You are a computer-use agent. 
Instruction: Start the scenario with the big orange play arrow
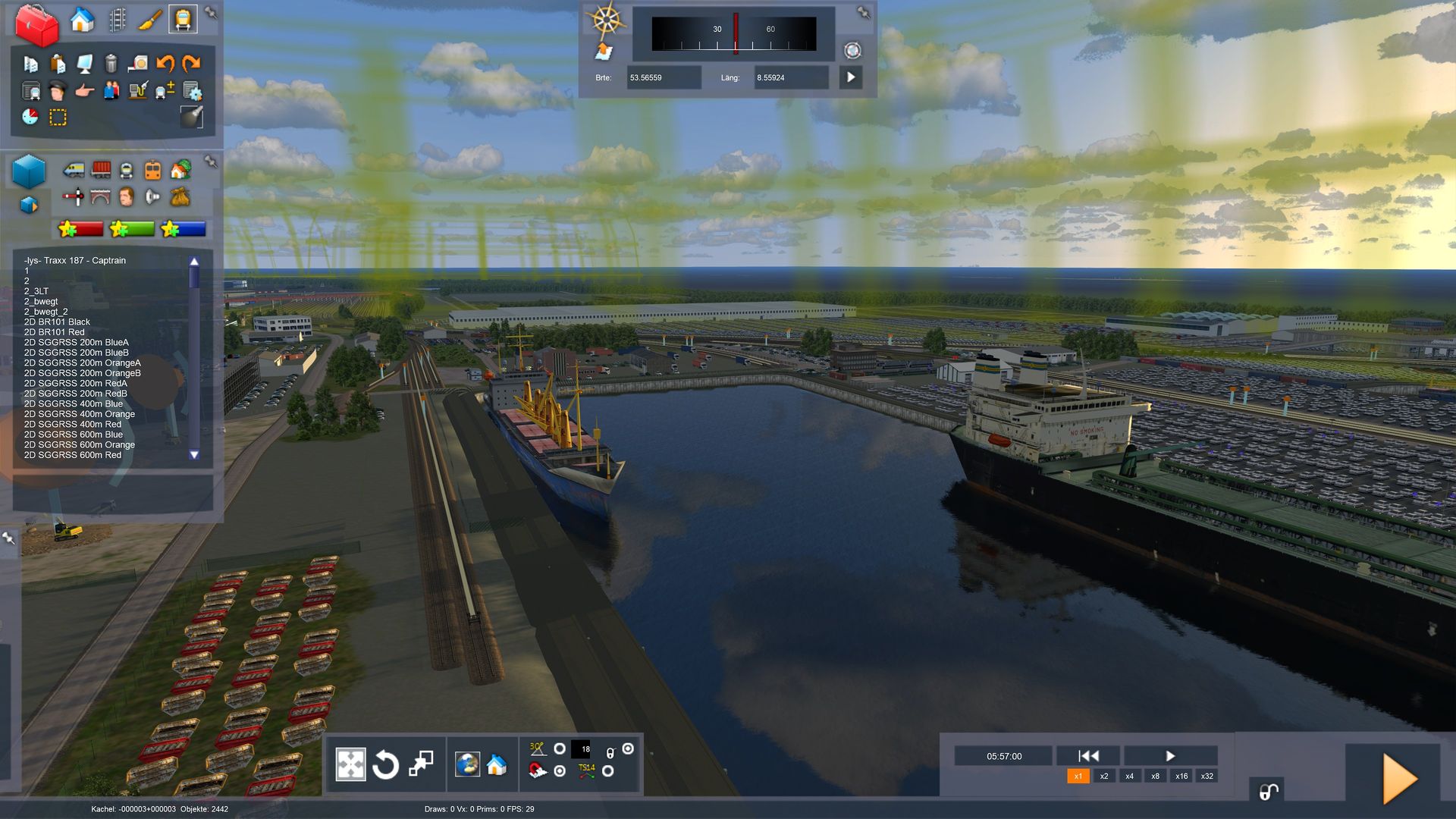[1399, 779]
